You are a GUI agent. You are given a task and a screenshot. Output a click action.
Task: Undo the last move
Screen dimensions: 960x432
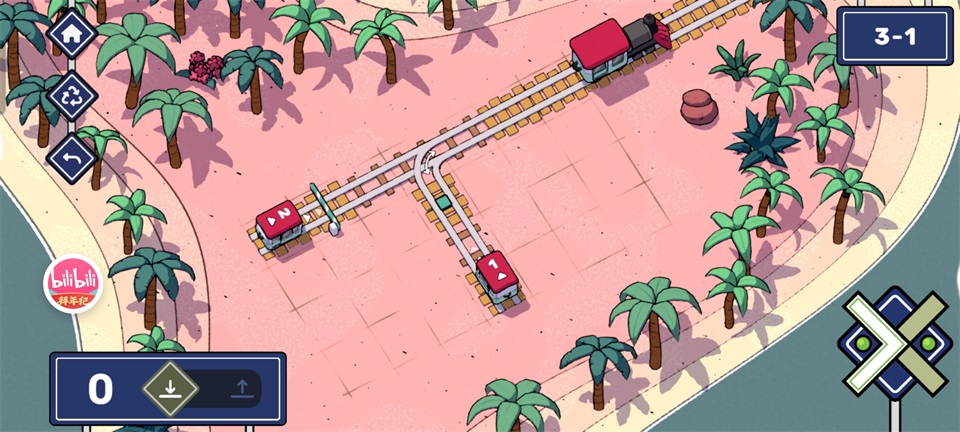point(72,158)
